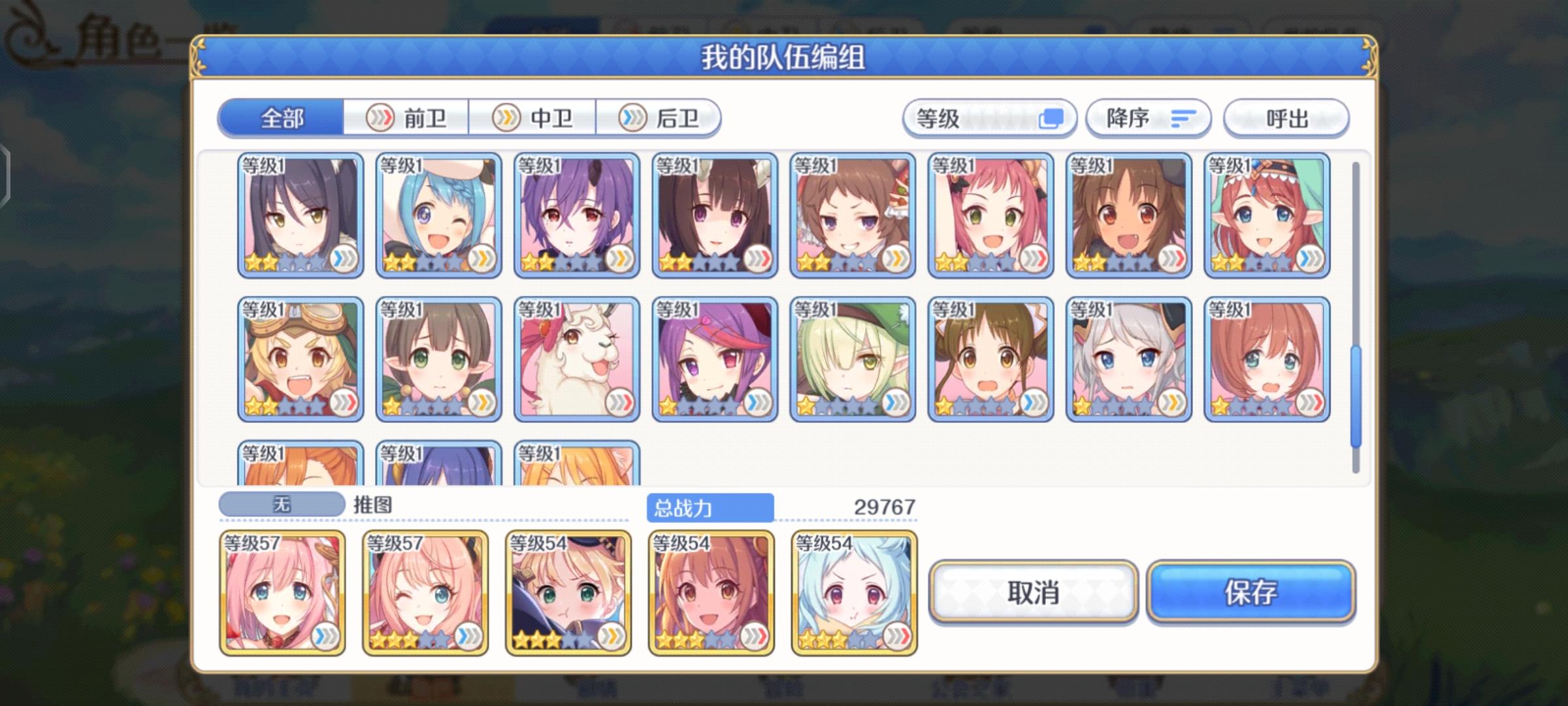Switch to the 后卫 rear guard tab
This screenshot has width=1568, height=706.
[660, 118]
